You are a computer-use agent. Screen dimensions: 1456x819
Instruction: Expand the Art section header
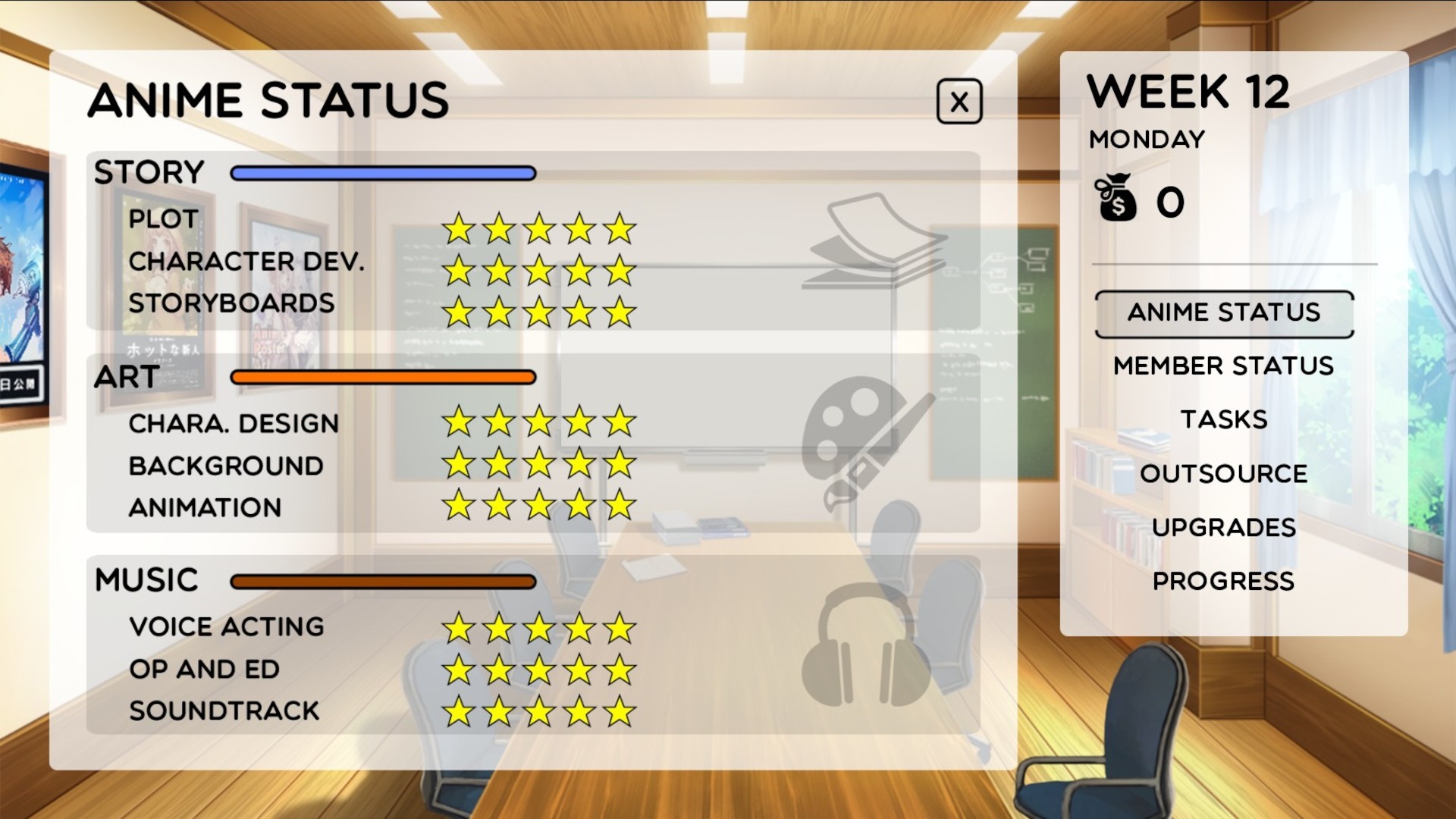125,375
